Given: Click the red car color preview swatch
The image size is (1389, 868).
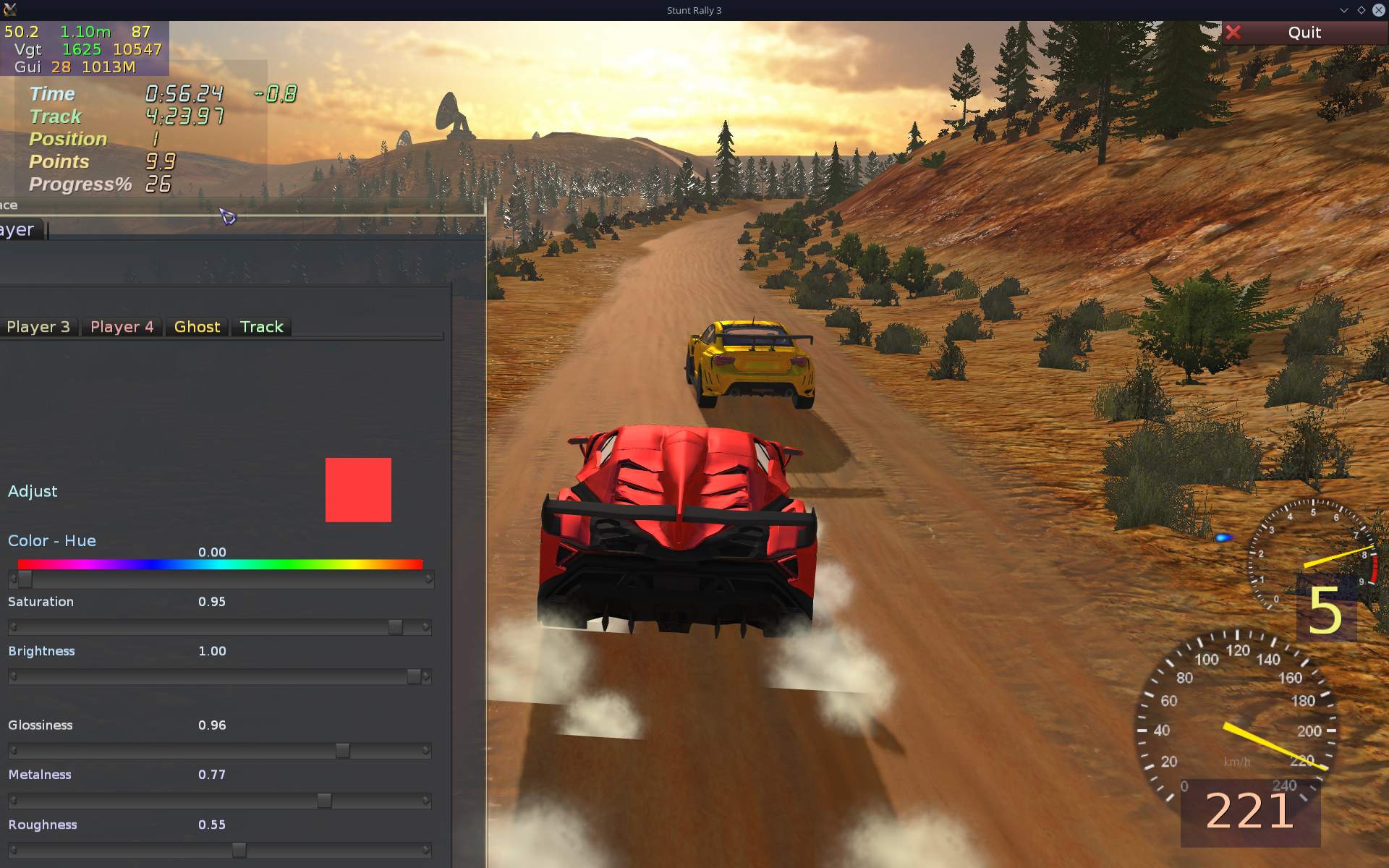Looking at the screenshot, I should (358, 490).
